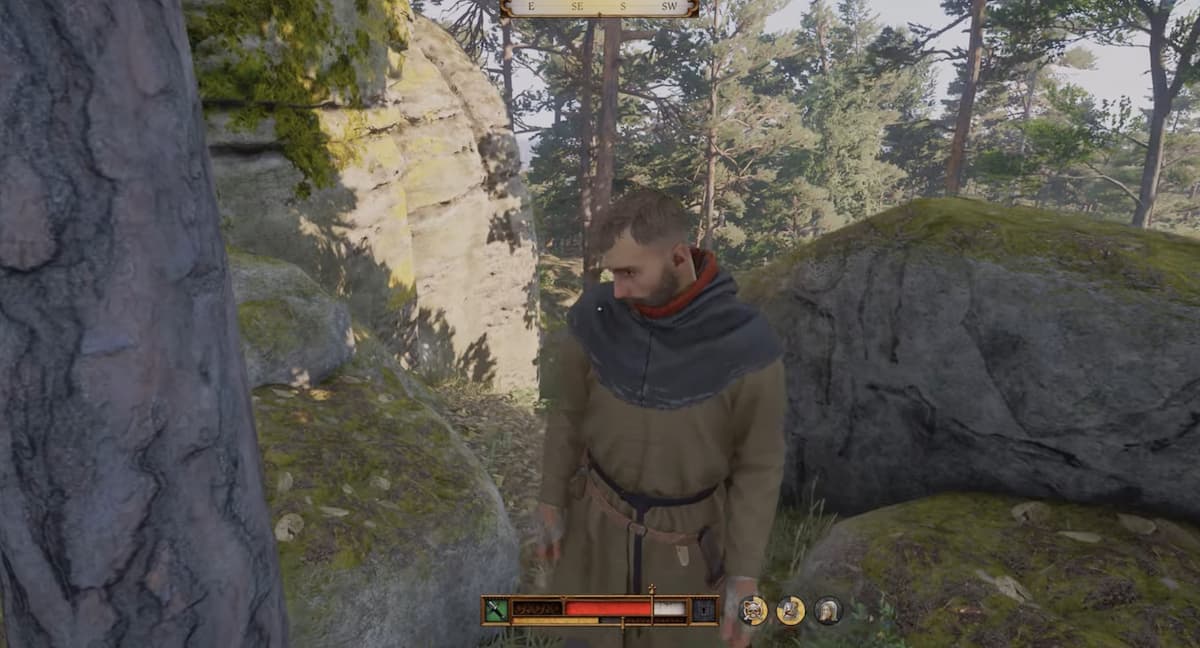This screenshot has width=1200, height=648.
Task: Inspect the skull status effect icon
Action: [x=753, y=610]
